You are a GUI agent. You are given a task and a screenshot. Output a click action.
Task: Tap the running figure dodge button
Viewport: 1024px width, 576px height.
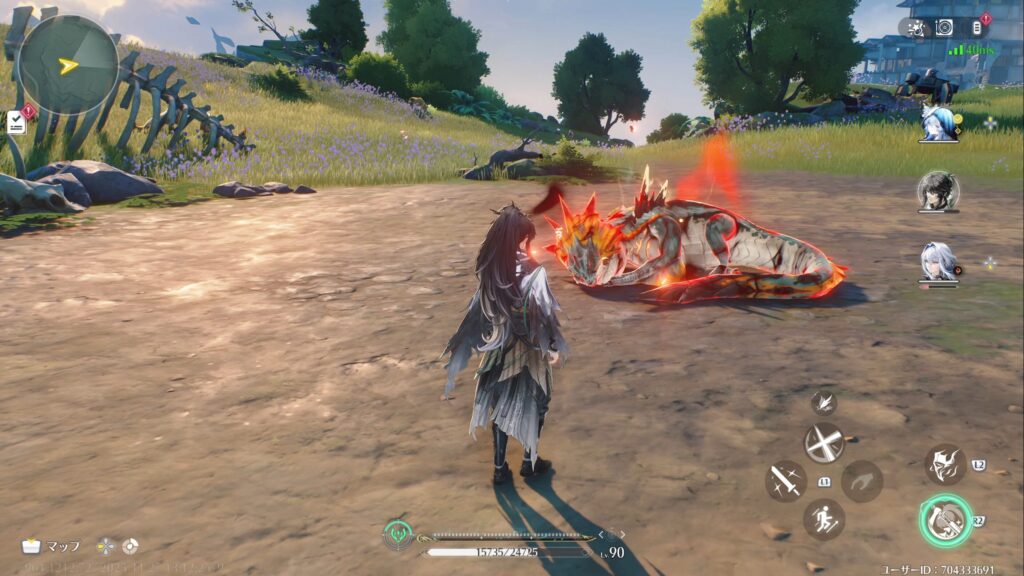coord(824,519)
